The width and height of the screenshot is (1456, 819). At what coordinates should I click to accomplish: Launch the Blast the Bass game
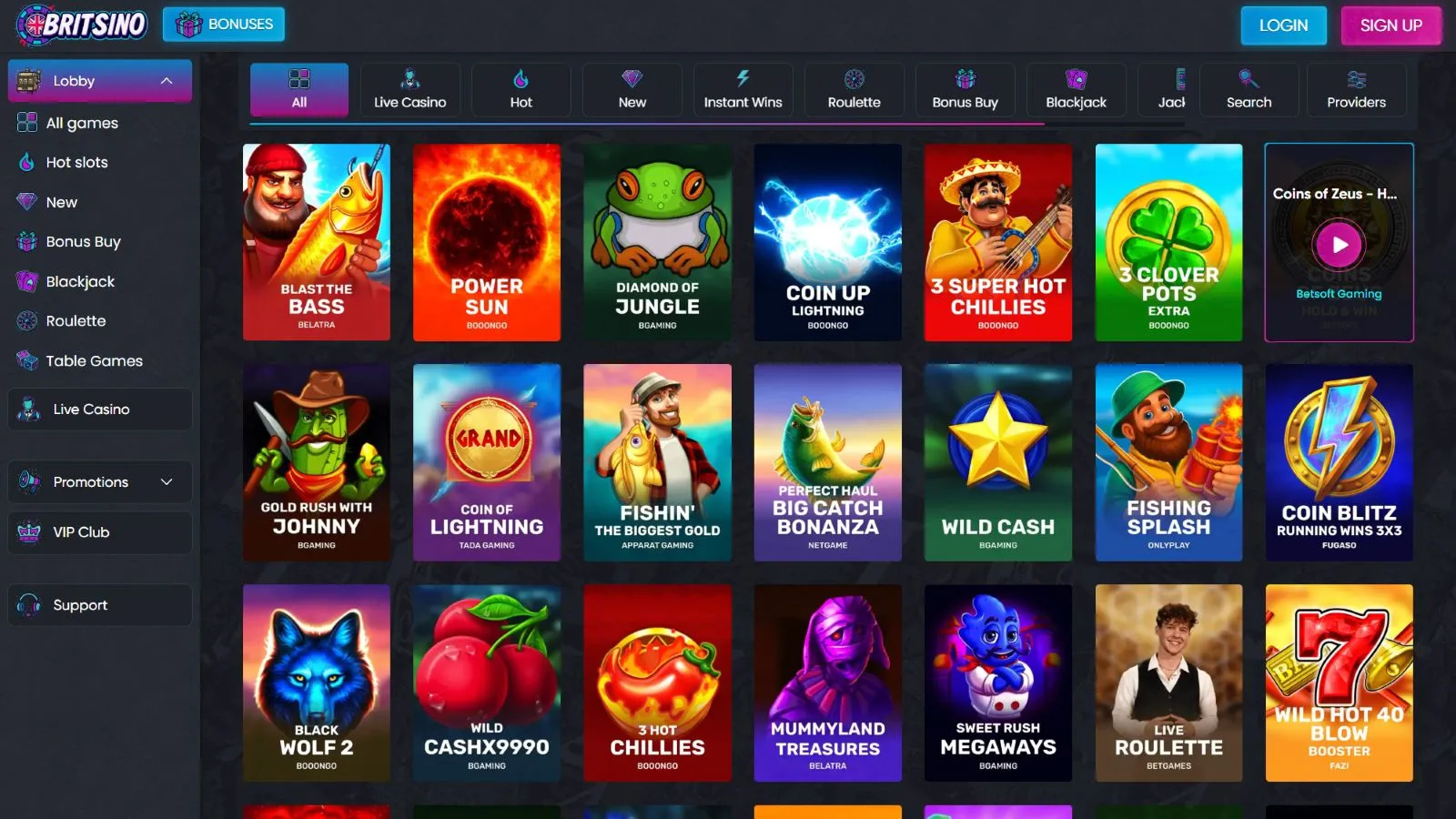pos(317,242)
